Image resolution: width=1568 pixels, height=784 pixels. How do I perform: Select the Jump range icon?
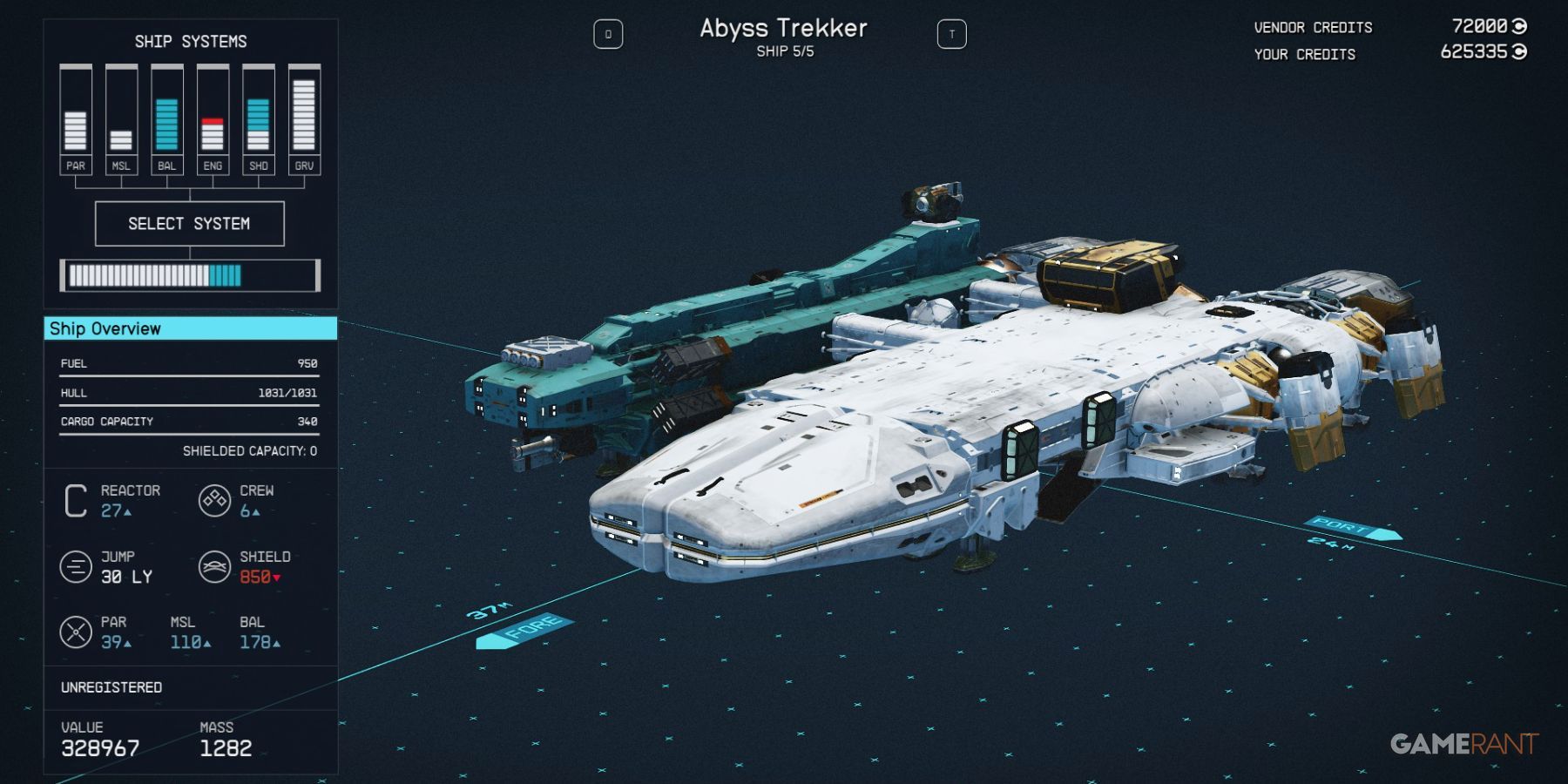[77, 567]
